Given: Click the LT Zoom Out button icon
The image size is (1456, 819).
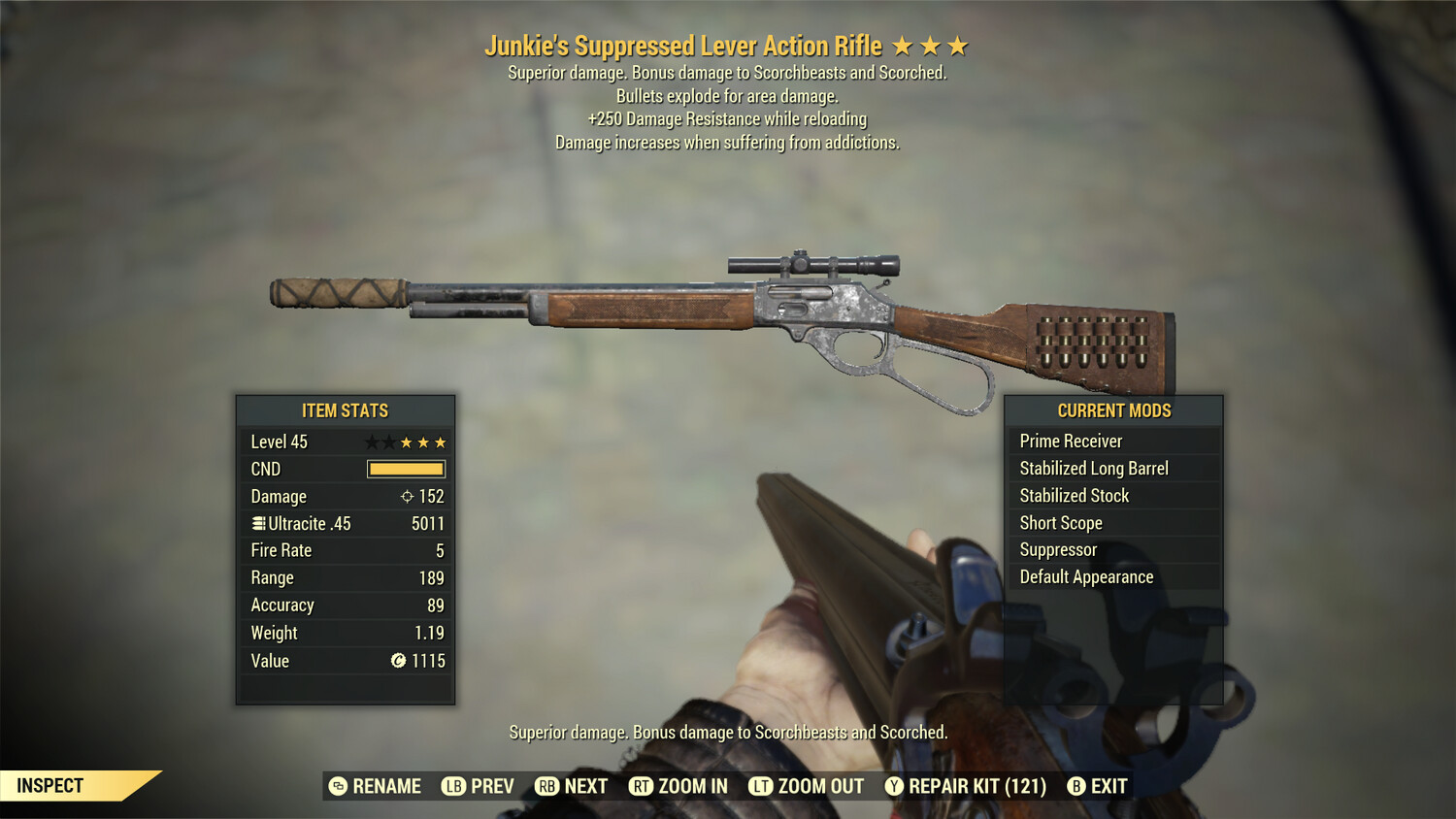Looking at the screenshot, I should pyautogui.click(x=762, y=786).
